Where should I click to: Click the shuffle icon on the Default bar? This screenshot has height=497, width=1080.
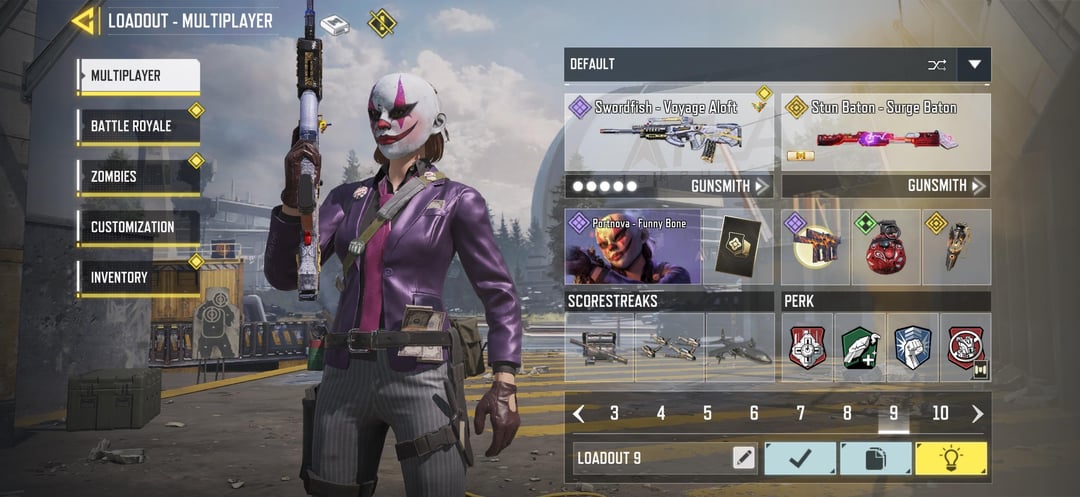coord(936,65)
